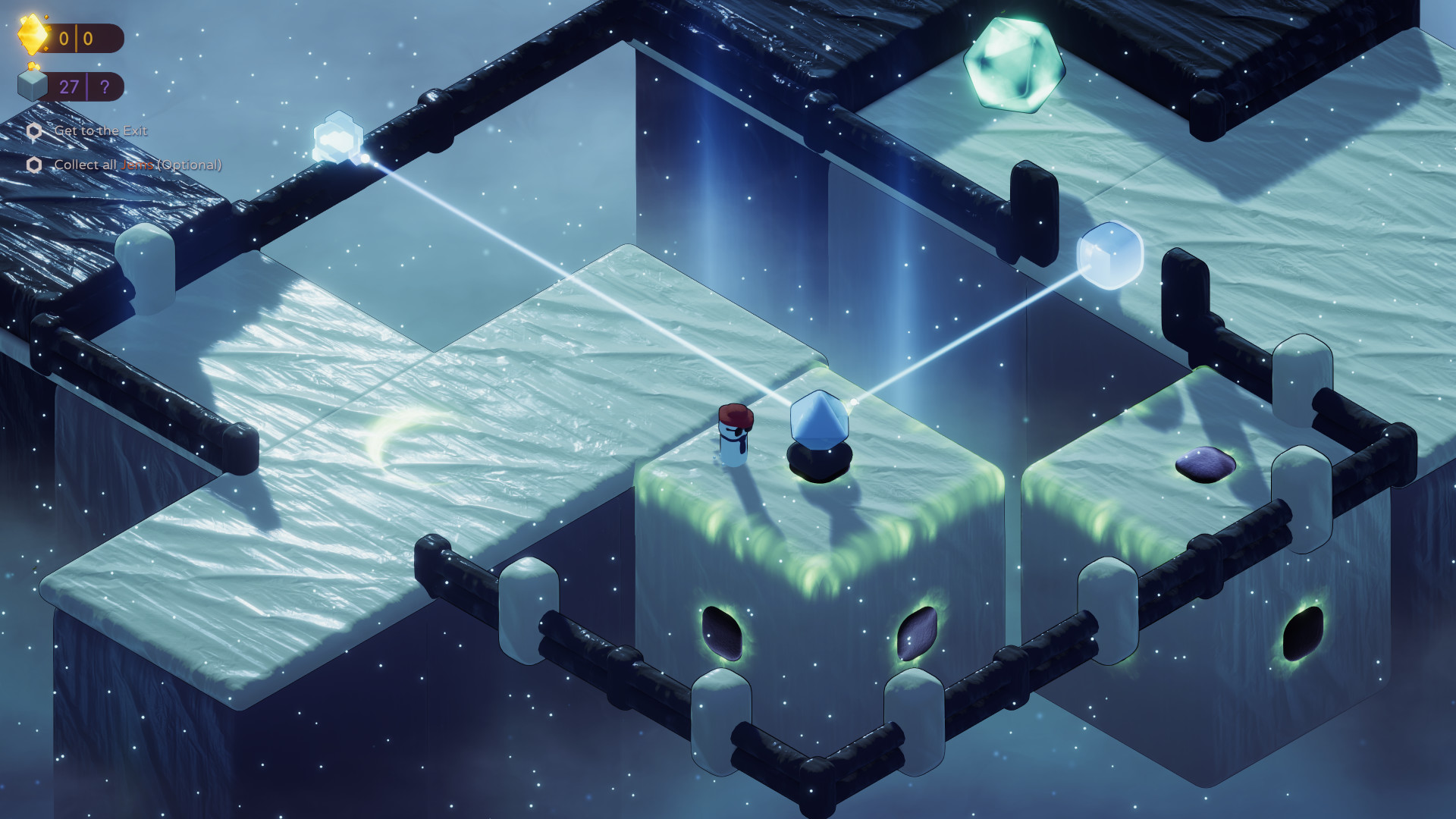Toggle the purple socket on the right platform top
The height and width of the screenshot is (819, 1456).
tap(1204, 463)
